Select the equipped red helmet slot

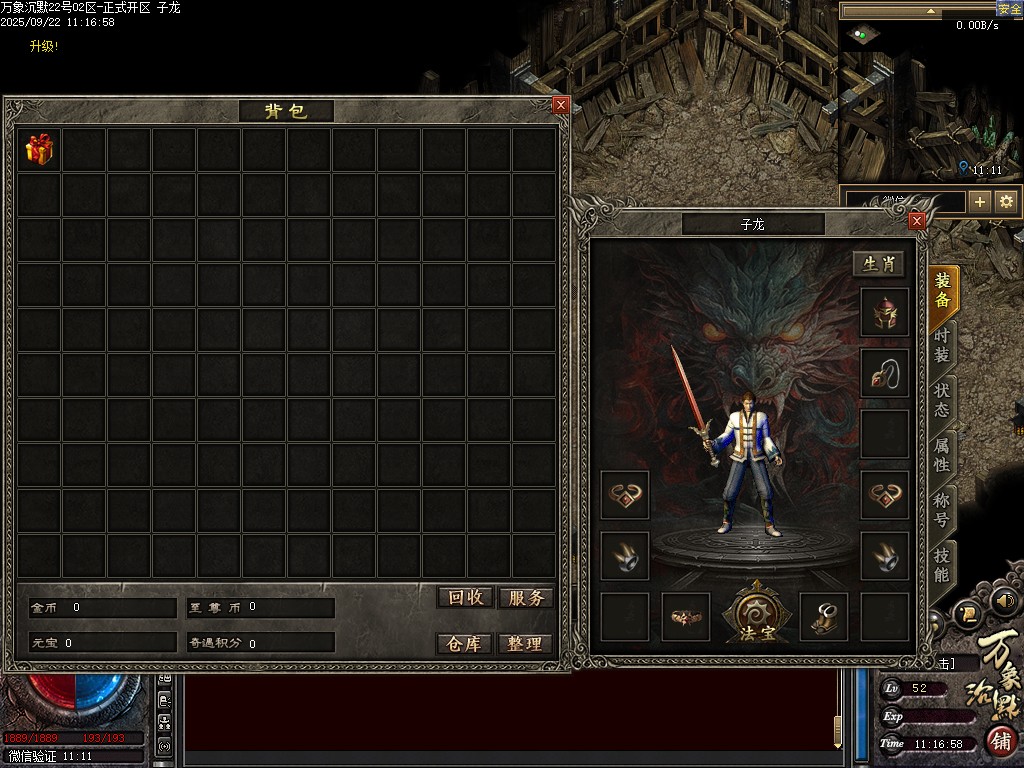885,313
